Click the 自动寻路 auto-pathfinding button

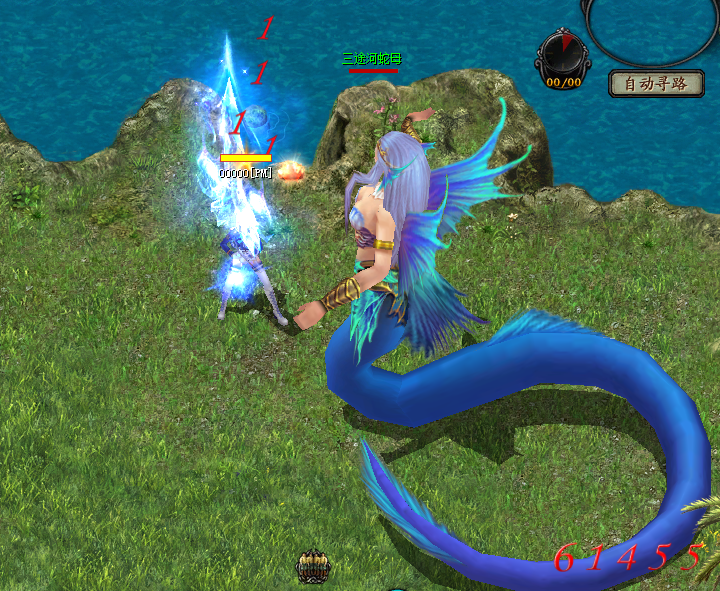655,83
